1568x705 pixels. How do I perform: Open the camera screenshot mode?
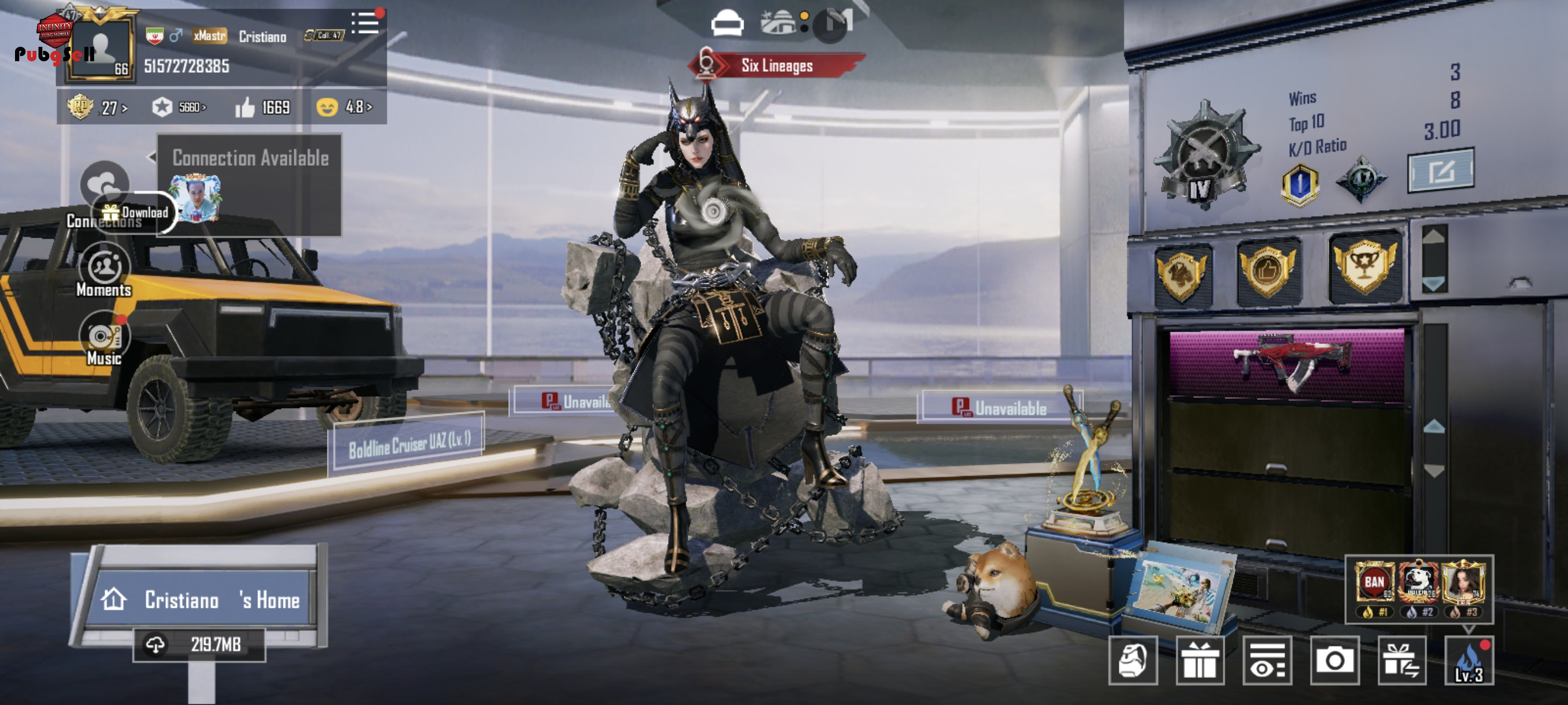coord(1334,661)
